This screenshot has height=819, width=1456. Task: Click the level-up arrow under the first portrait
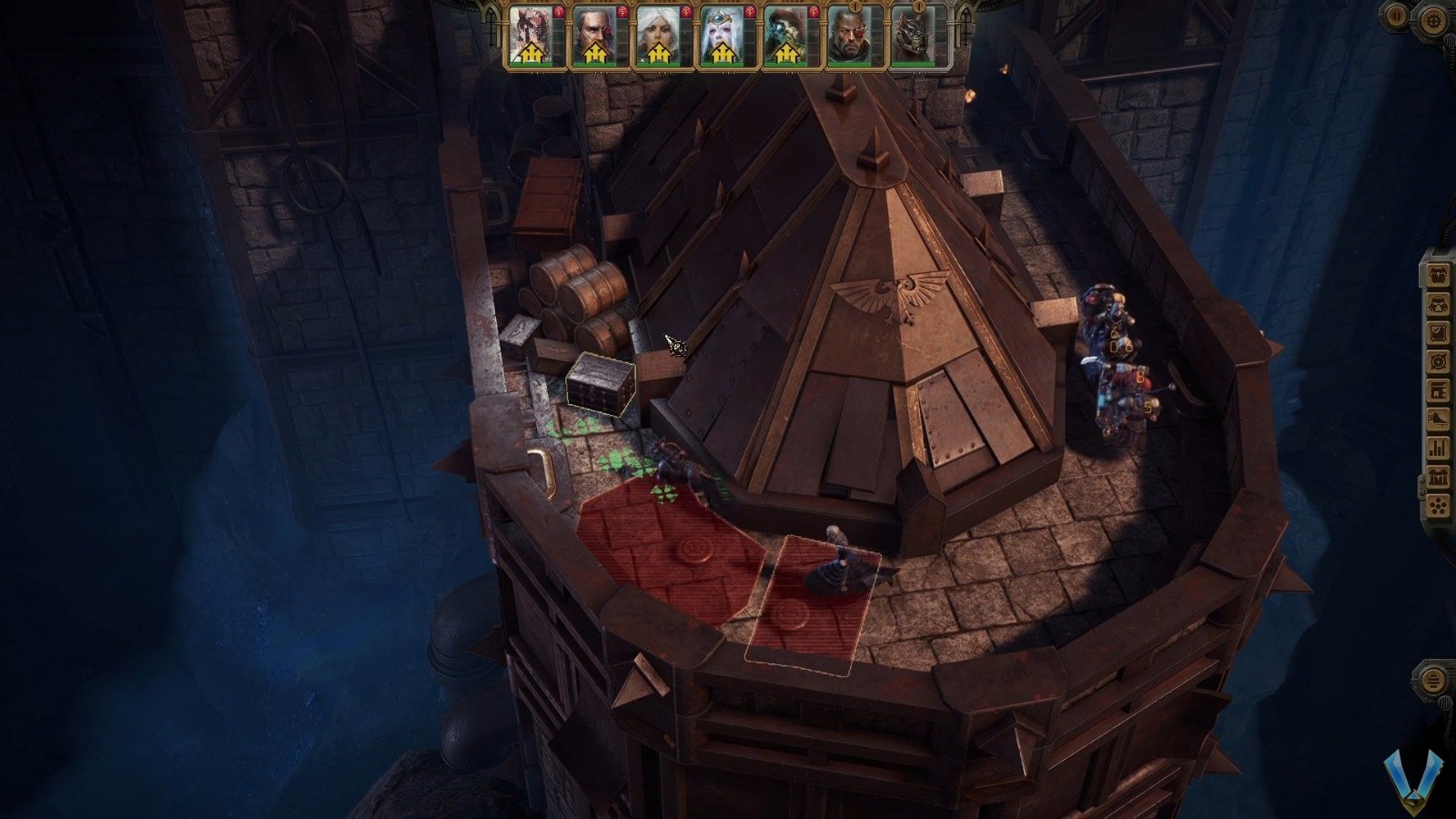click(x=531, y=53)
